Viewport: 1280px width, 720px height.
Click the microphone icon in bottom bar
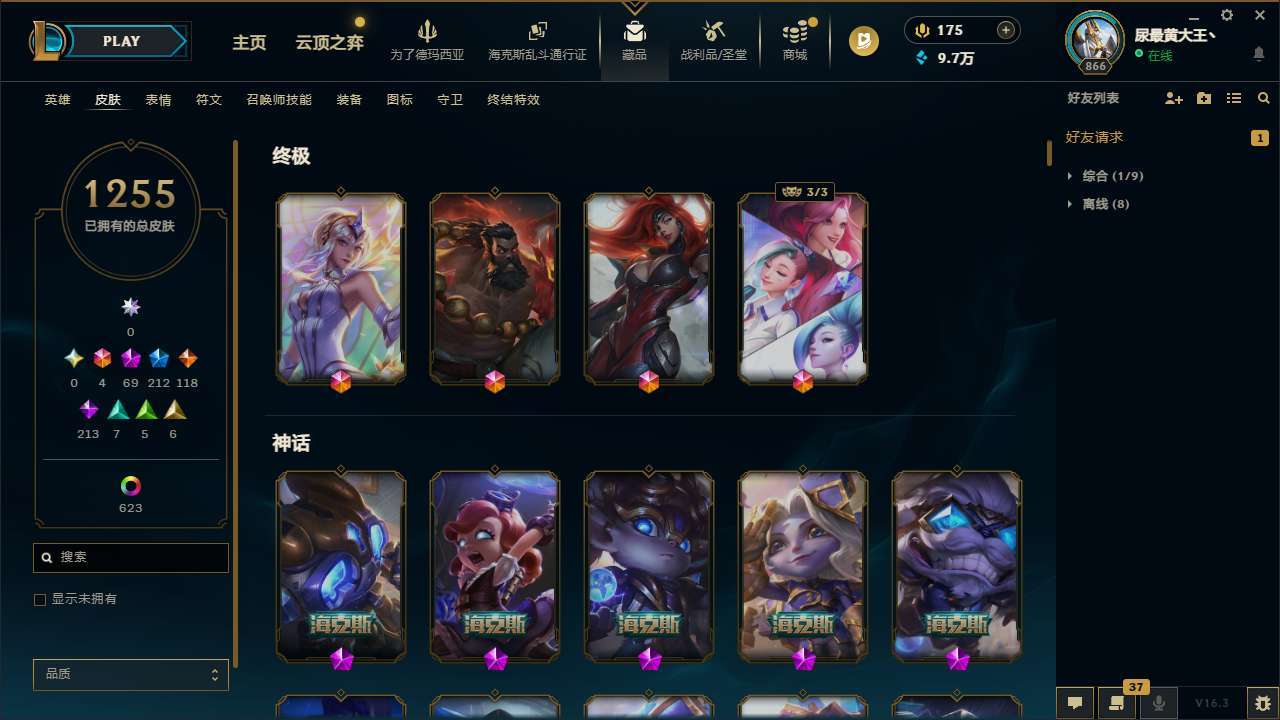pyautogui.click(x=1158, y=701)
